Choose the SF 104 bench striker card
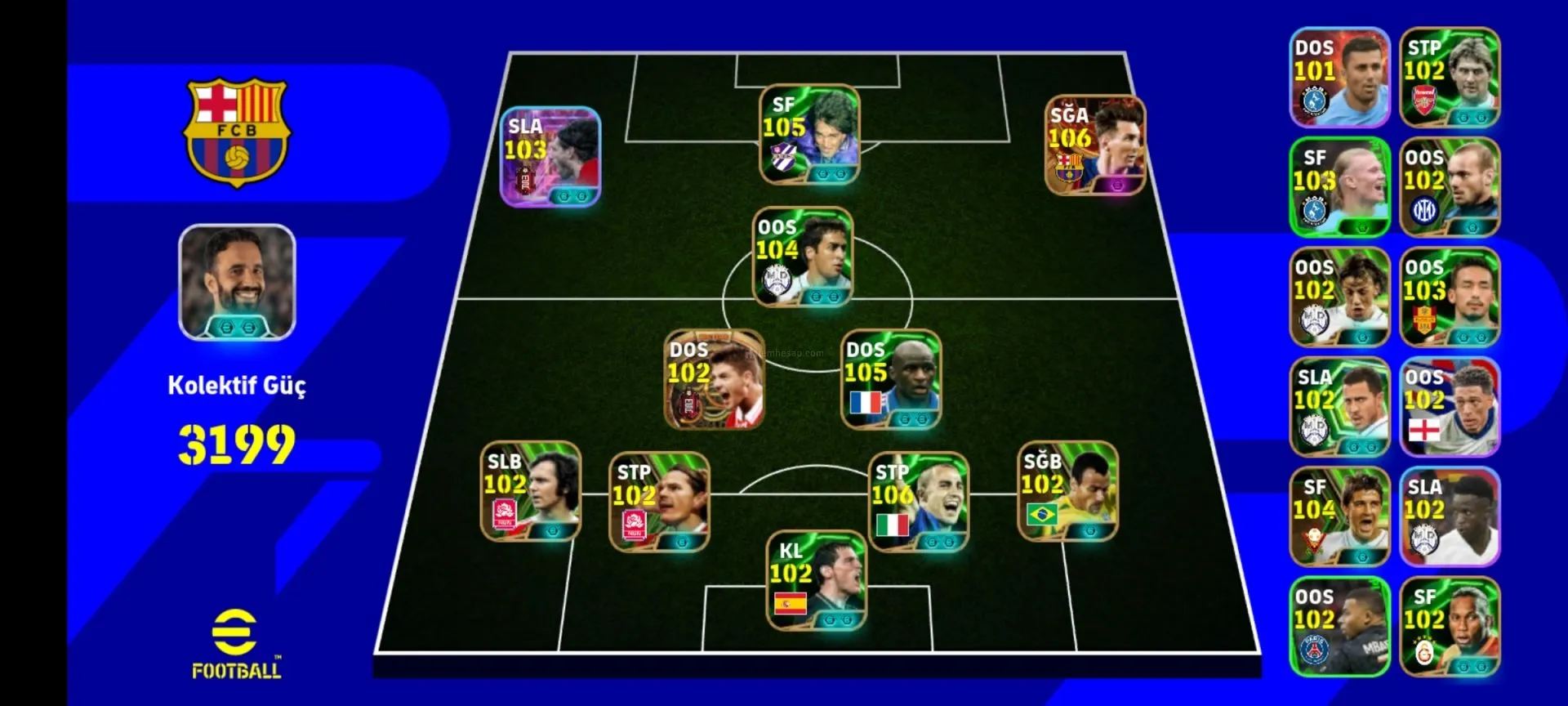This screenshot has height=706, width=1568. click(x=1339, y=516)
